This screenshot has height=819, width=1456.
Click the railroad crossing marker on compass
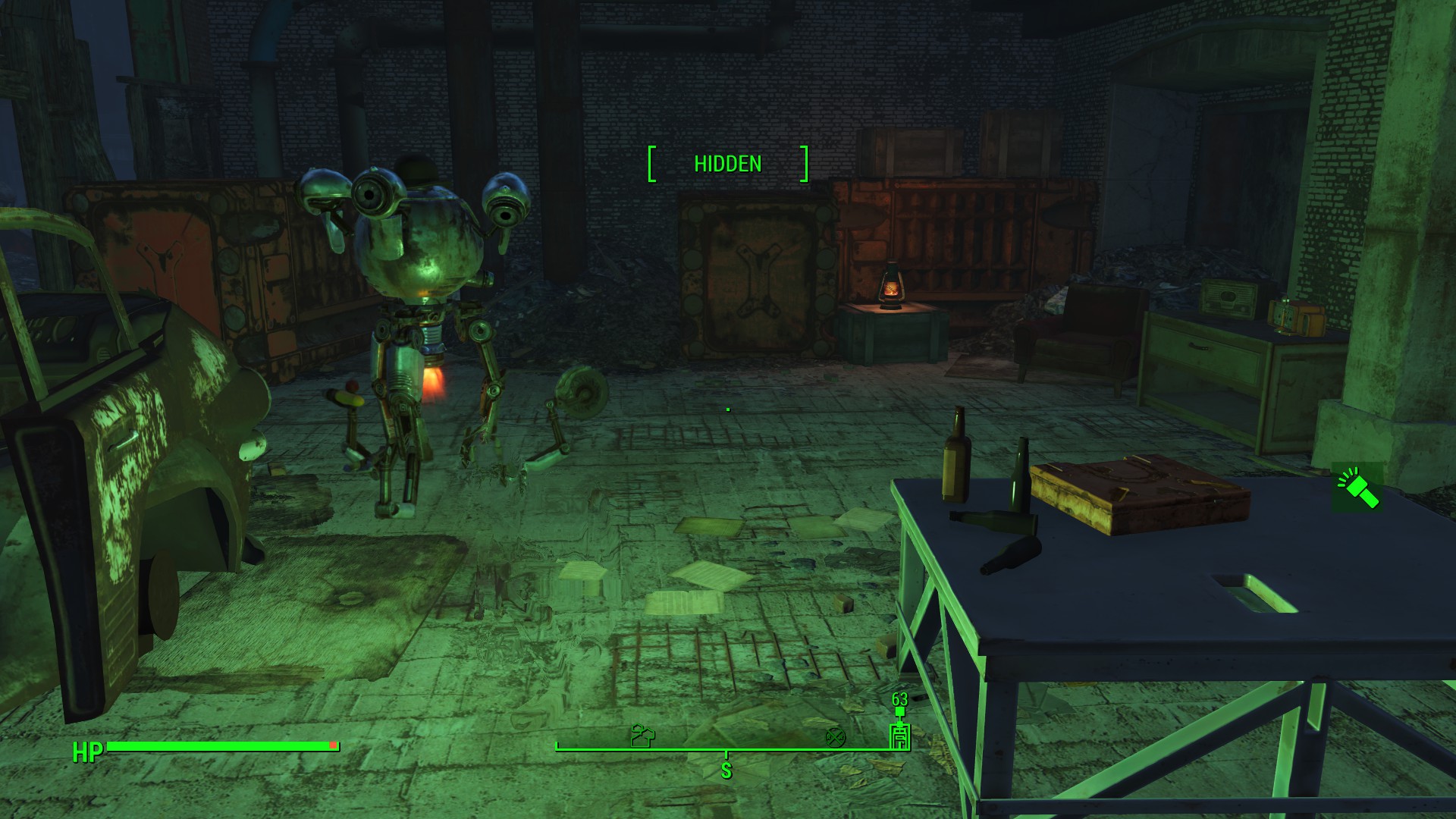[835, 736]
